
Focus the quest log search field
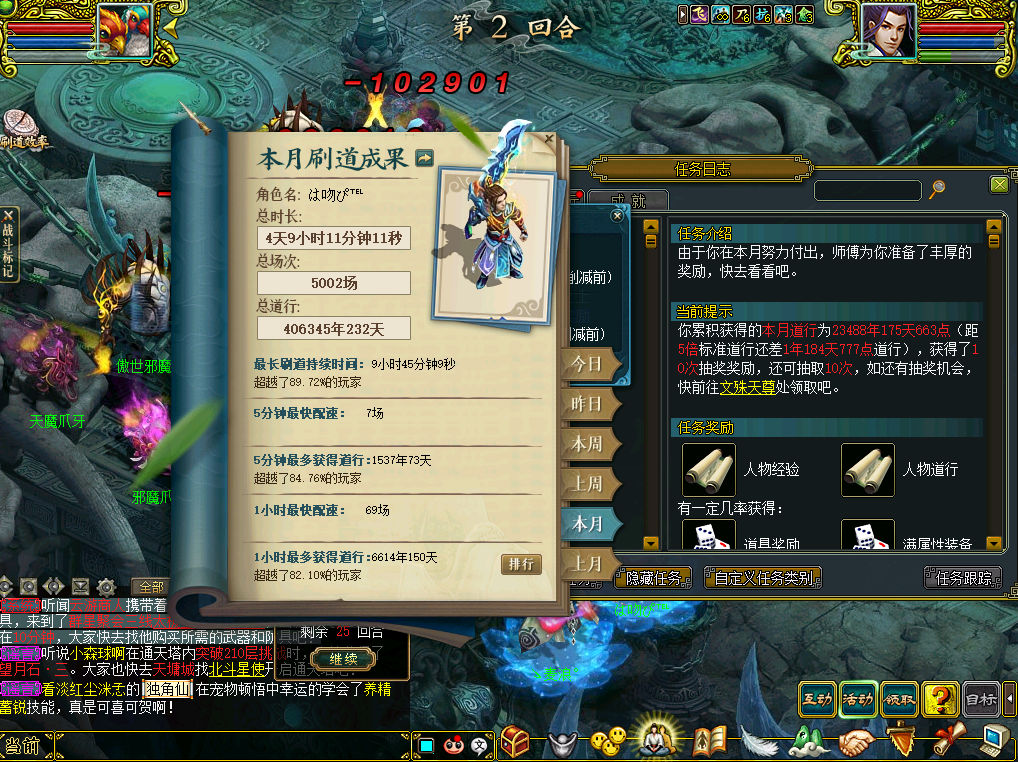point(867,190)
